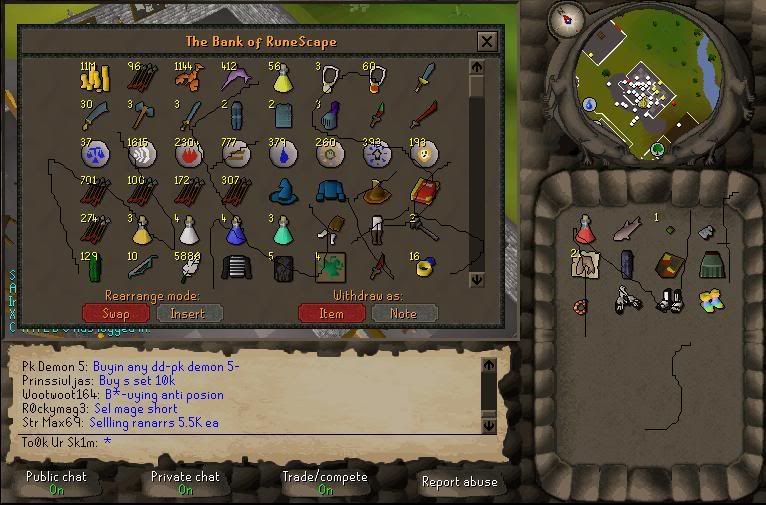766x505 pixels.
Task: Click the bank scroll-up arrow
Action: coord(476,68)
